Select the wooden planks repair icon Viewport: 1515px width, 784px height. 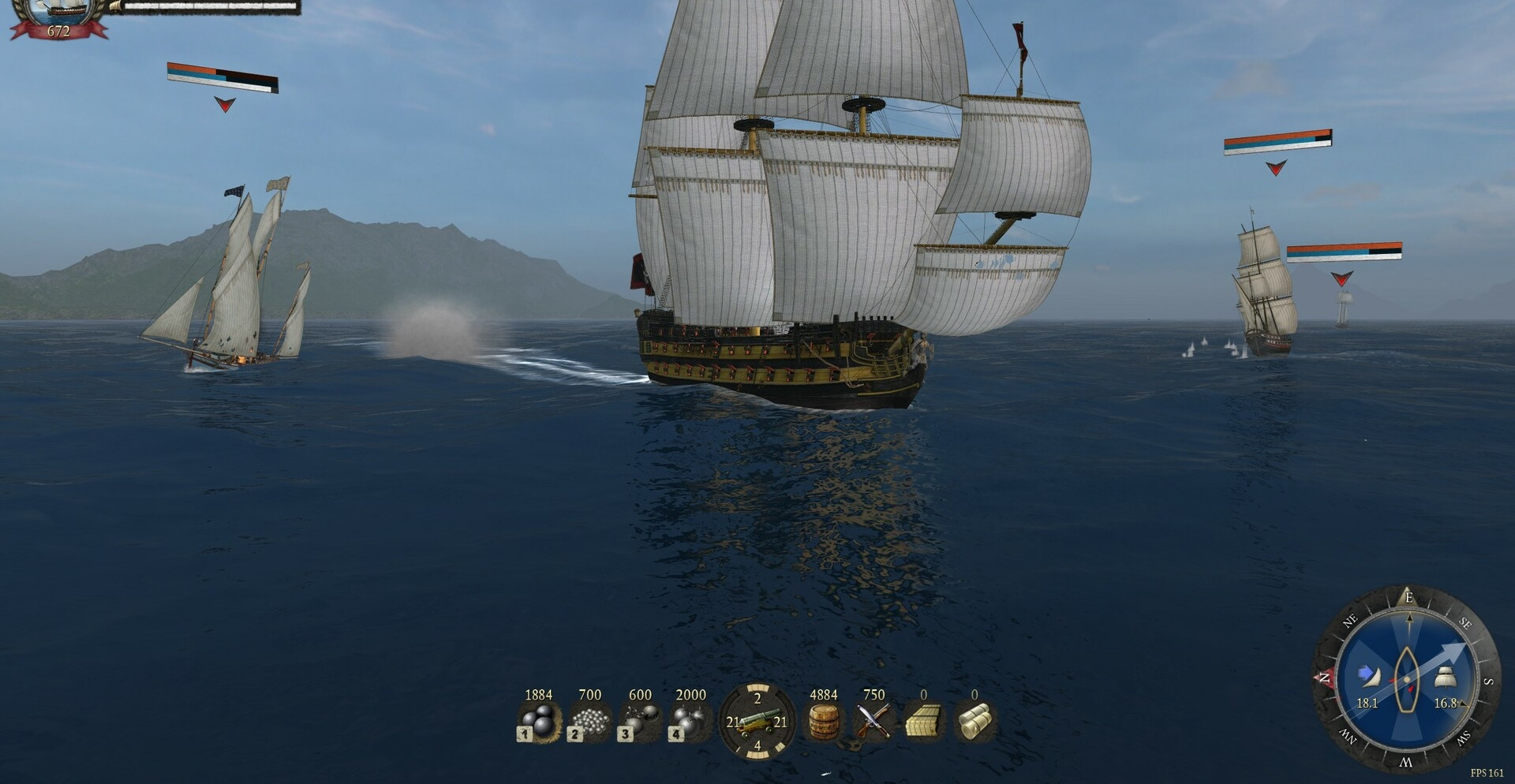click(923, 721)
